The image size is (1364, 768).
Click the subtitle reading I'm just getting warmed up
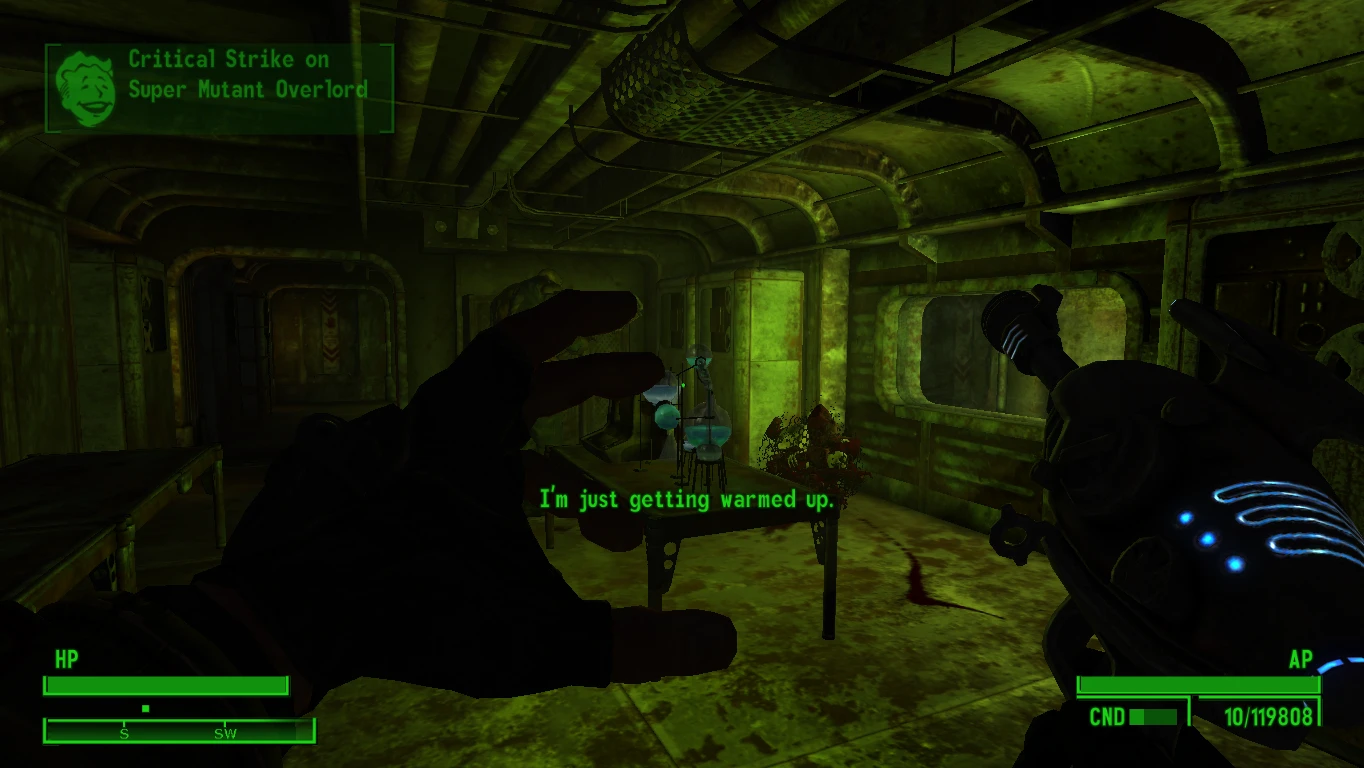pos(687,499)
